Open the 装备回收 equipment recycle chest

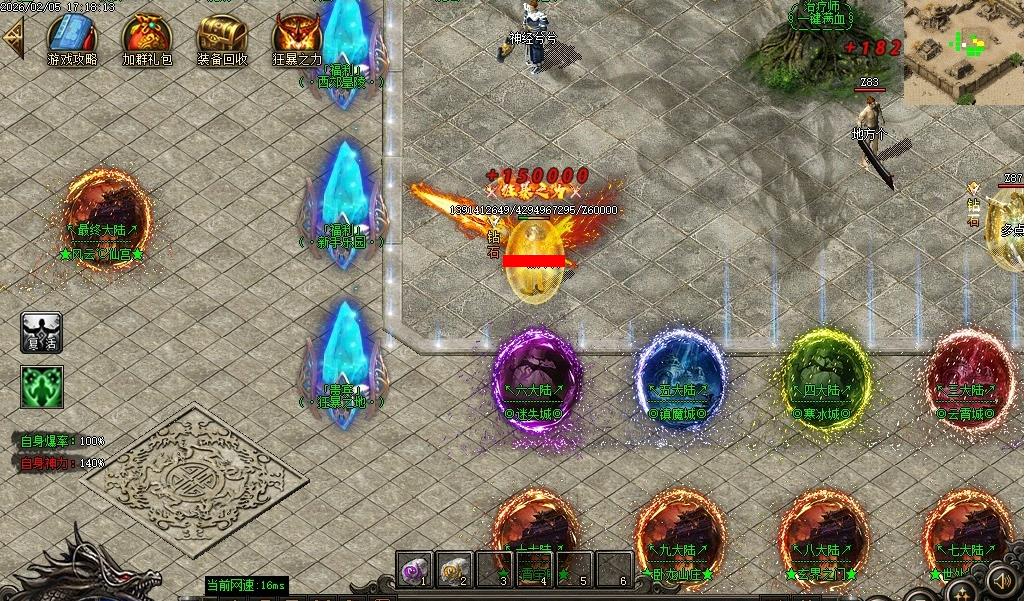click(222, 36)
